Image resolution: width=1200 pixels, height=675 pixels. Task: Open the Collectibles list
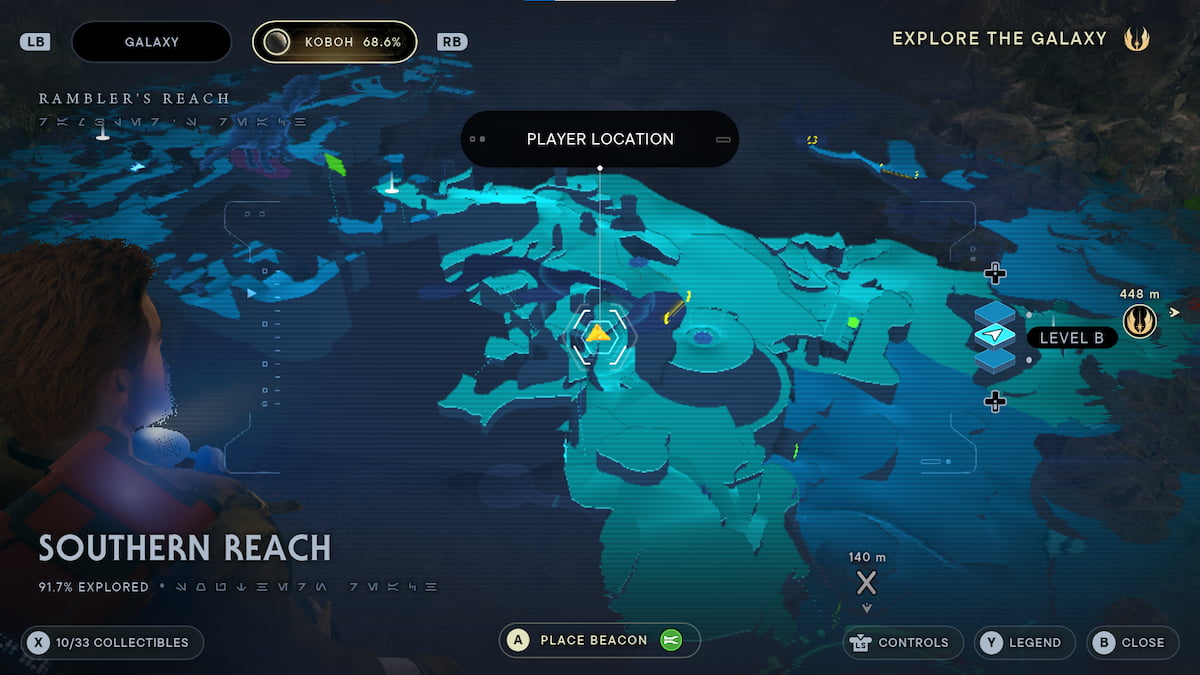[112, 643]
